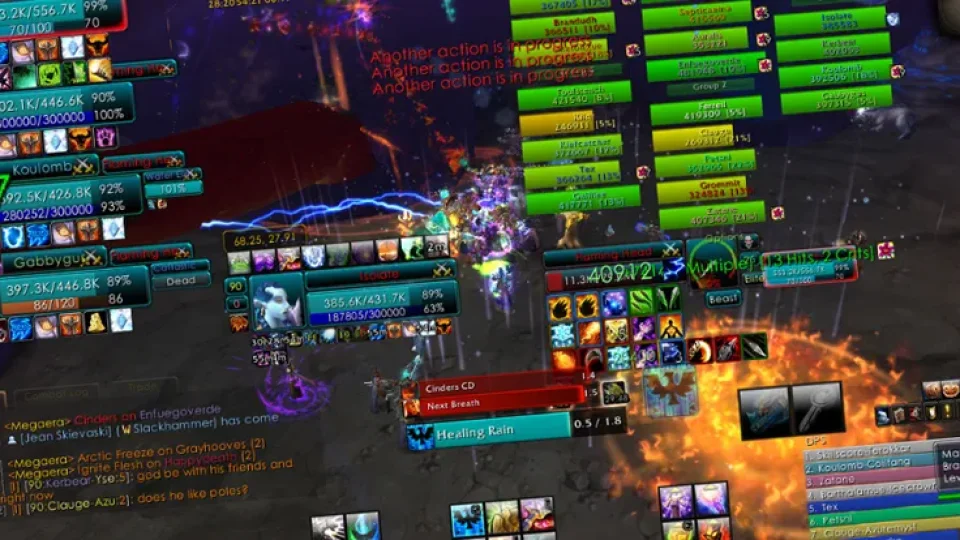Select Petzni's raid frame bar
Image resolution: width=960 pixels, height=540 pixels.
coord(706,162)
